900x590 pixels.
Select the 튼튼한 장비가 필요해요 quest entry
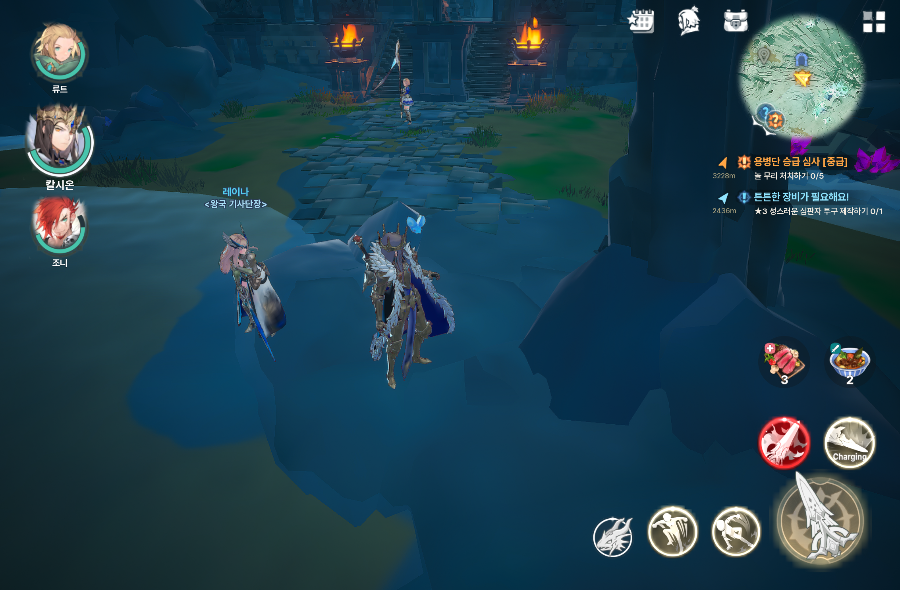tap(800, 197)
